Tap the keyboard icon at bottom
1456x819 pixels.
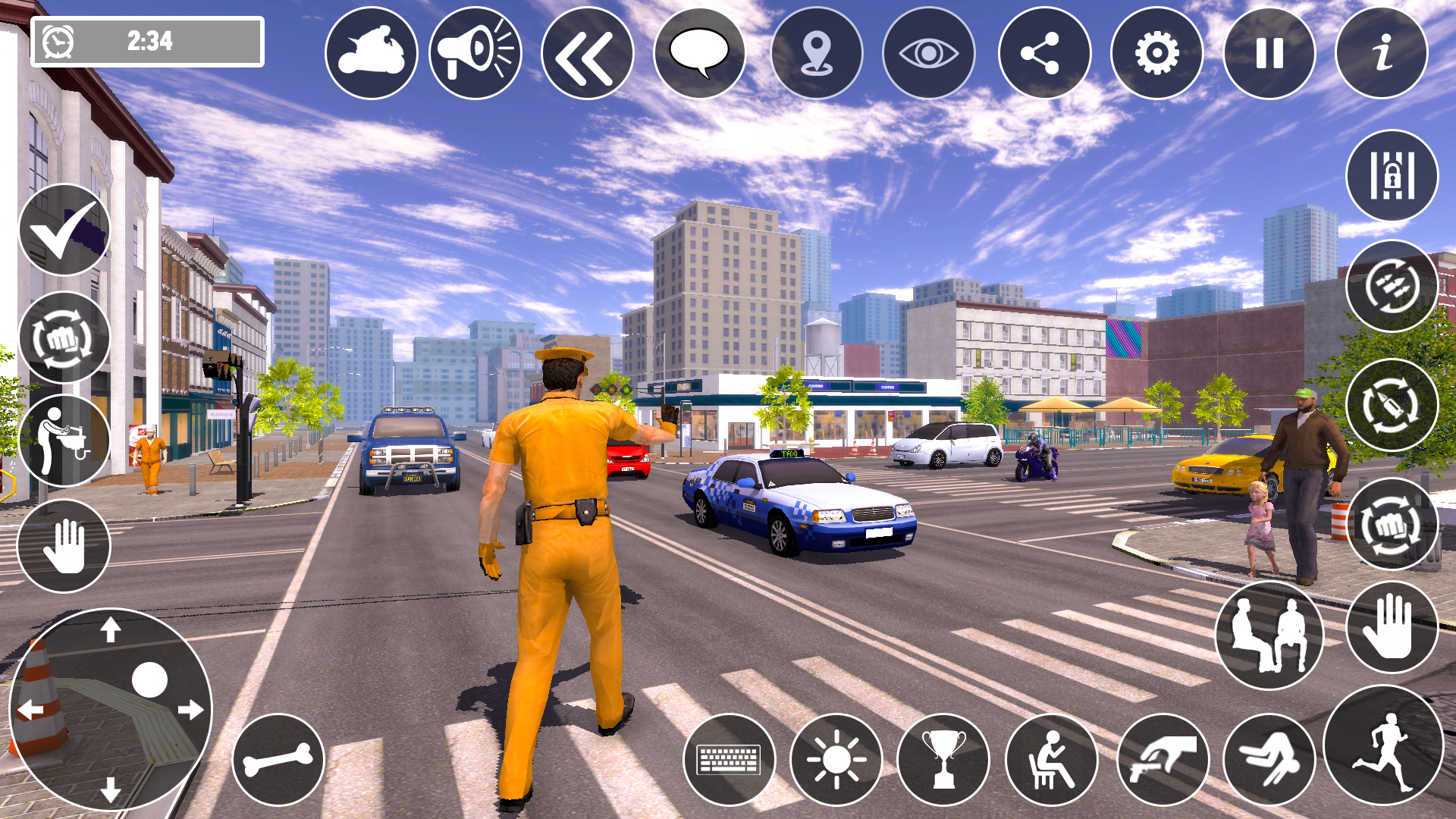[x=730, y=758]
